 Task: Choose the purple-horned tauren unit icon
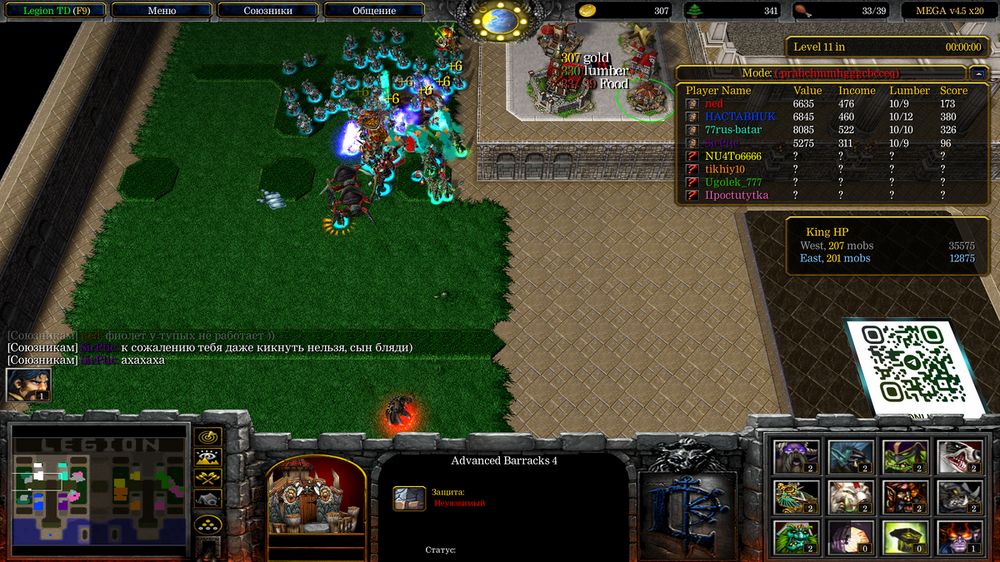[x=797, y=456]
